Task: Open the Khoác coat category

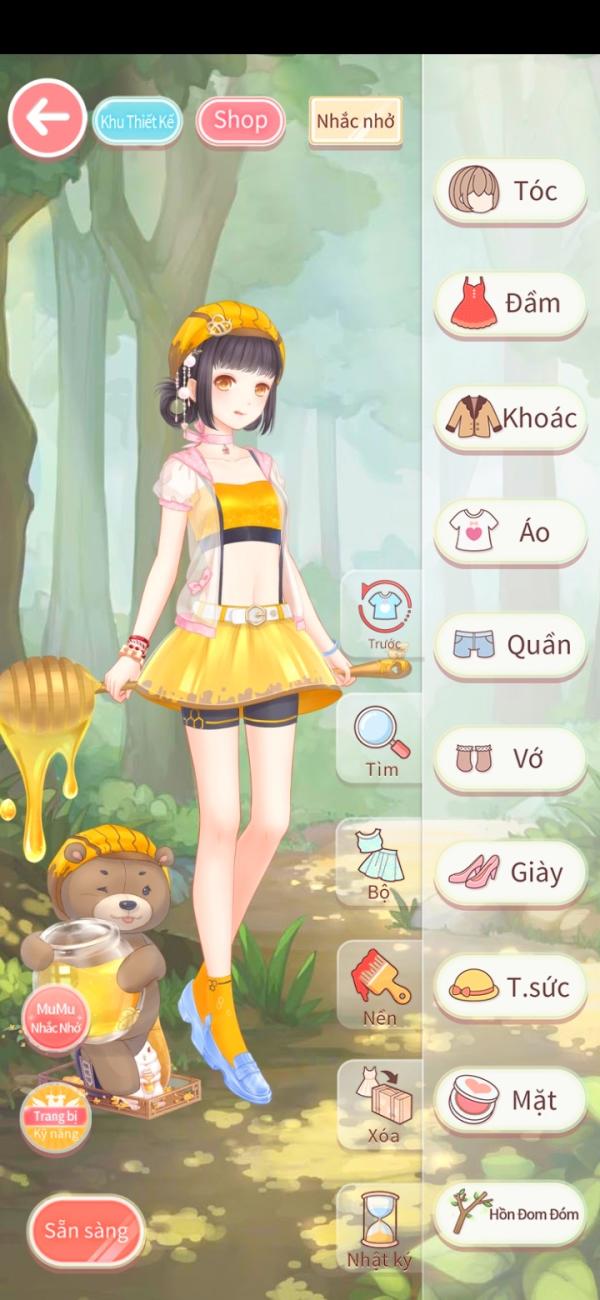Action: 510,418
